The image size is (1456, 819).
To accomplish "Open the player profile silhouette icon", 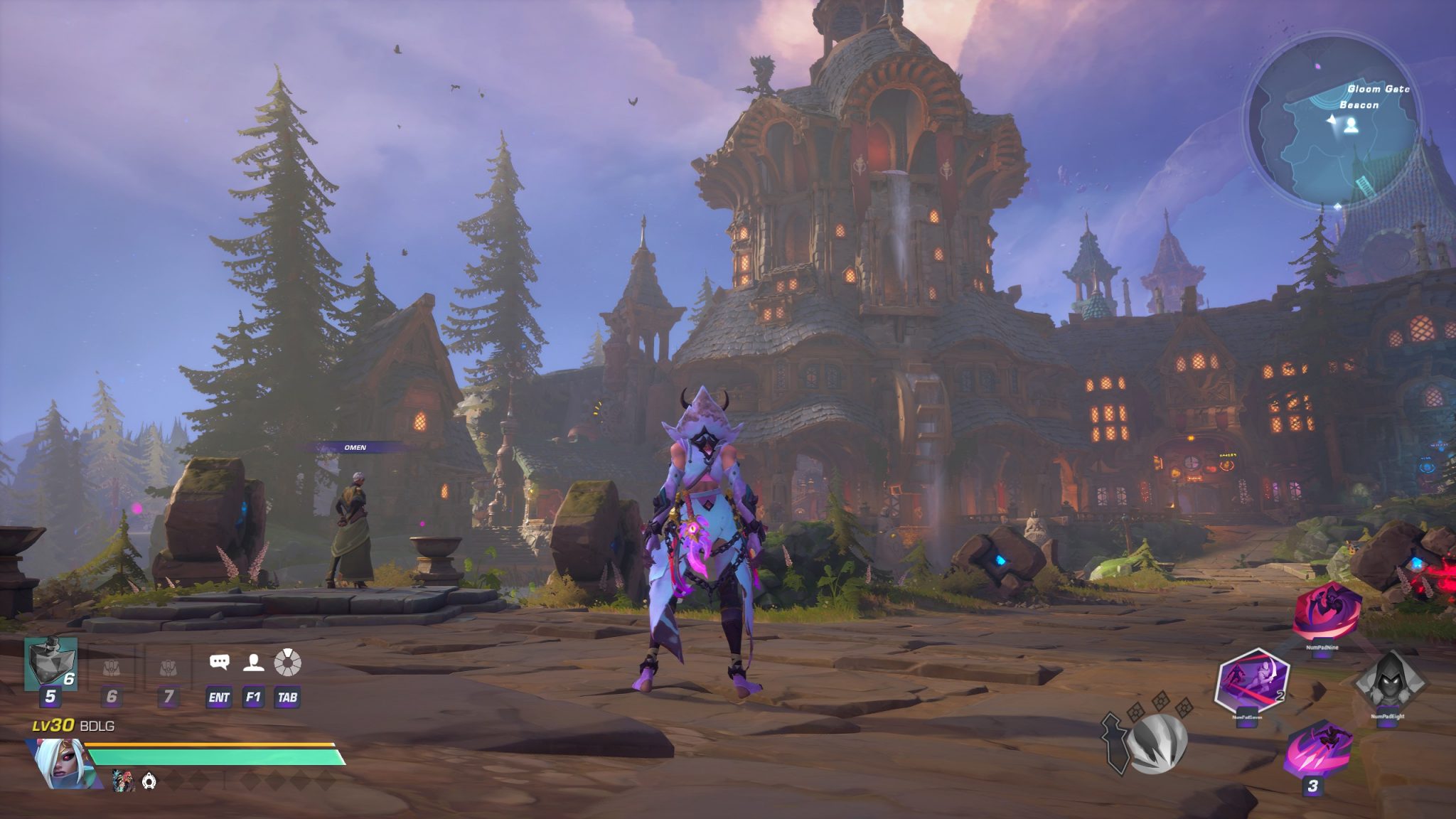I will coord(253,663).
